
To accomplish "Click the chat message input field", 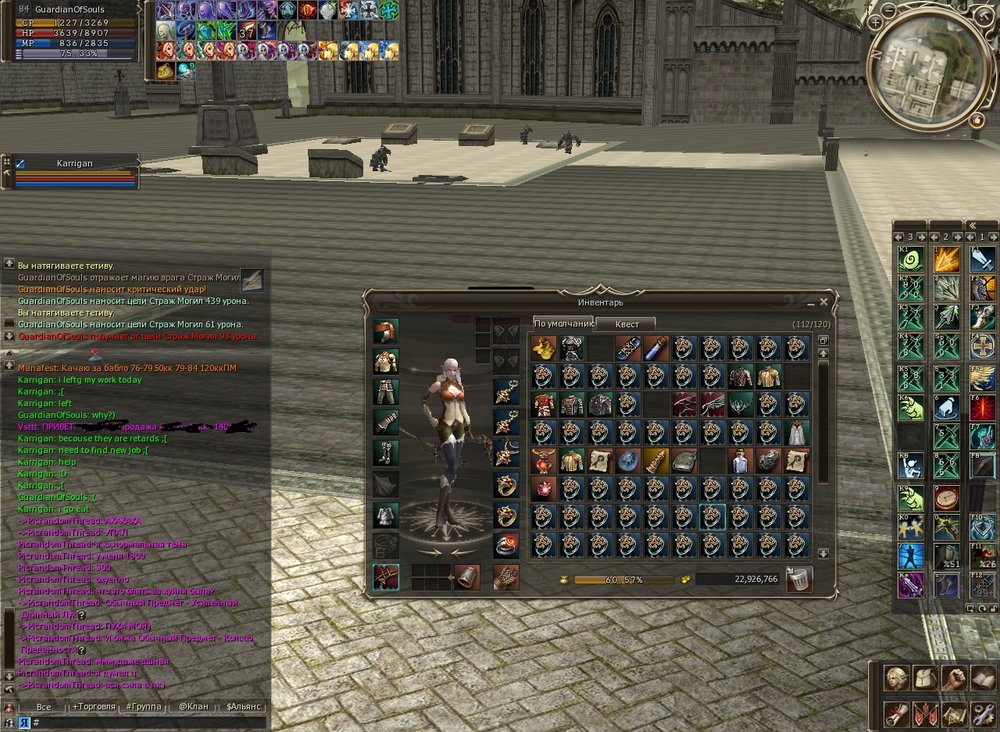I will [x=150, y=722].
